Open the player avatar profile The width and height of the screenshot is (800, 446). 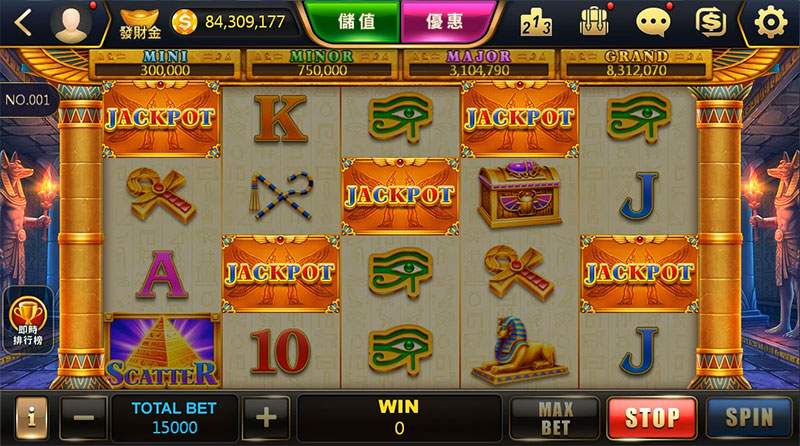tap(70, 21)
